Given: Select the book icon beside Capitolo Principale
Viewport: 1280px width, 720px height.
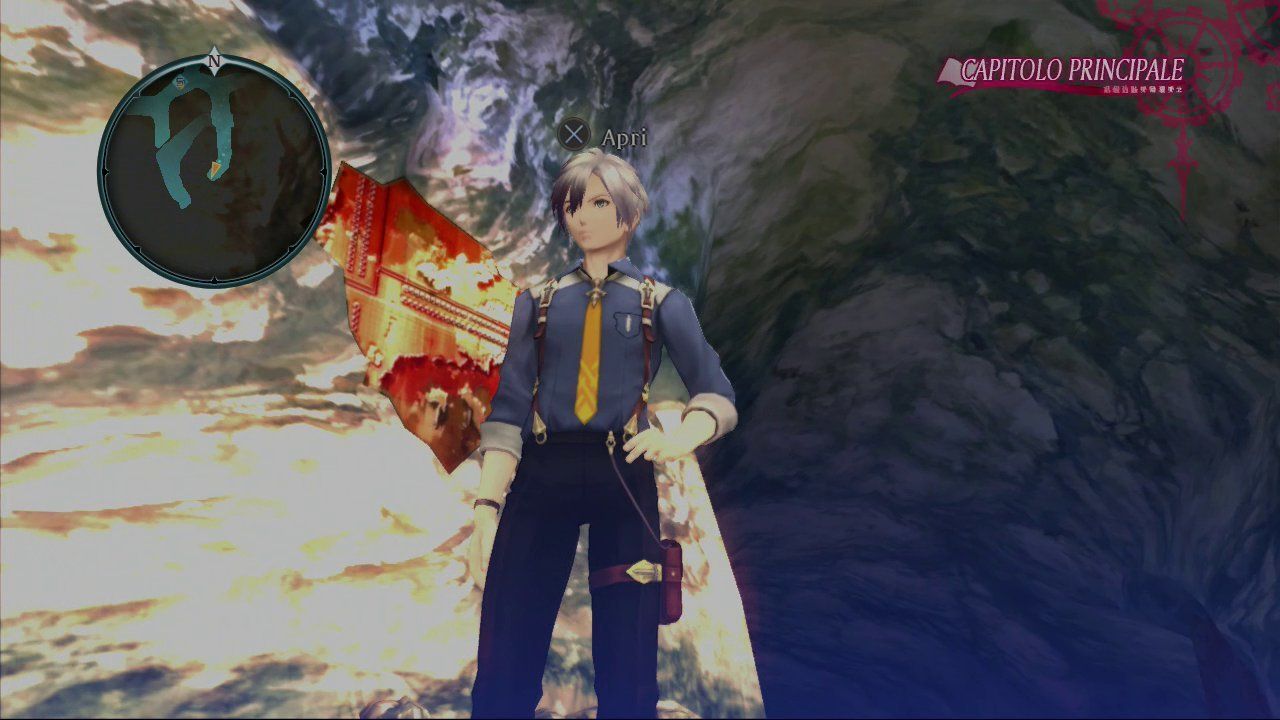Looking at the screenshot, I should pyautogui.click(x=951, y=71).
